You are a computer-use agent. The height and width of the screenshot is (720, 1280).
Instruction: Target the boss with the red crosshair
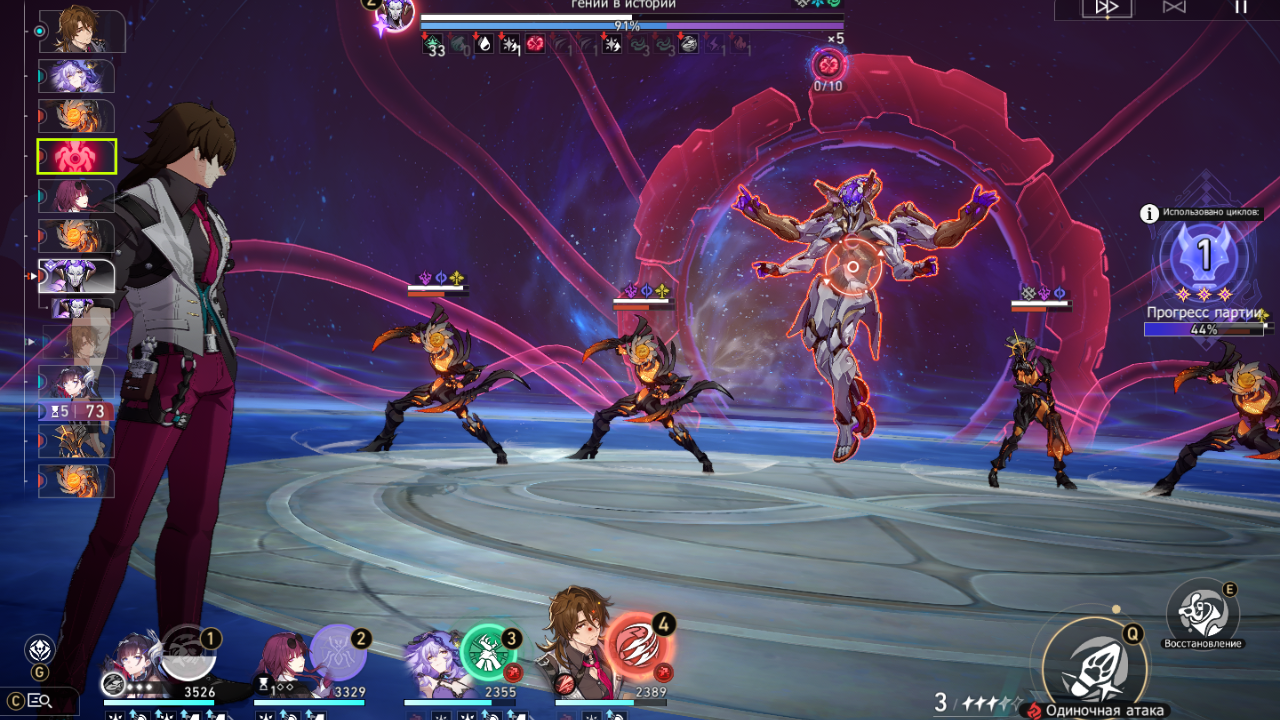(x=852, y=267)
